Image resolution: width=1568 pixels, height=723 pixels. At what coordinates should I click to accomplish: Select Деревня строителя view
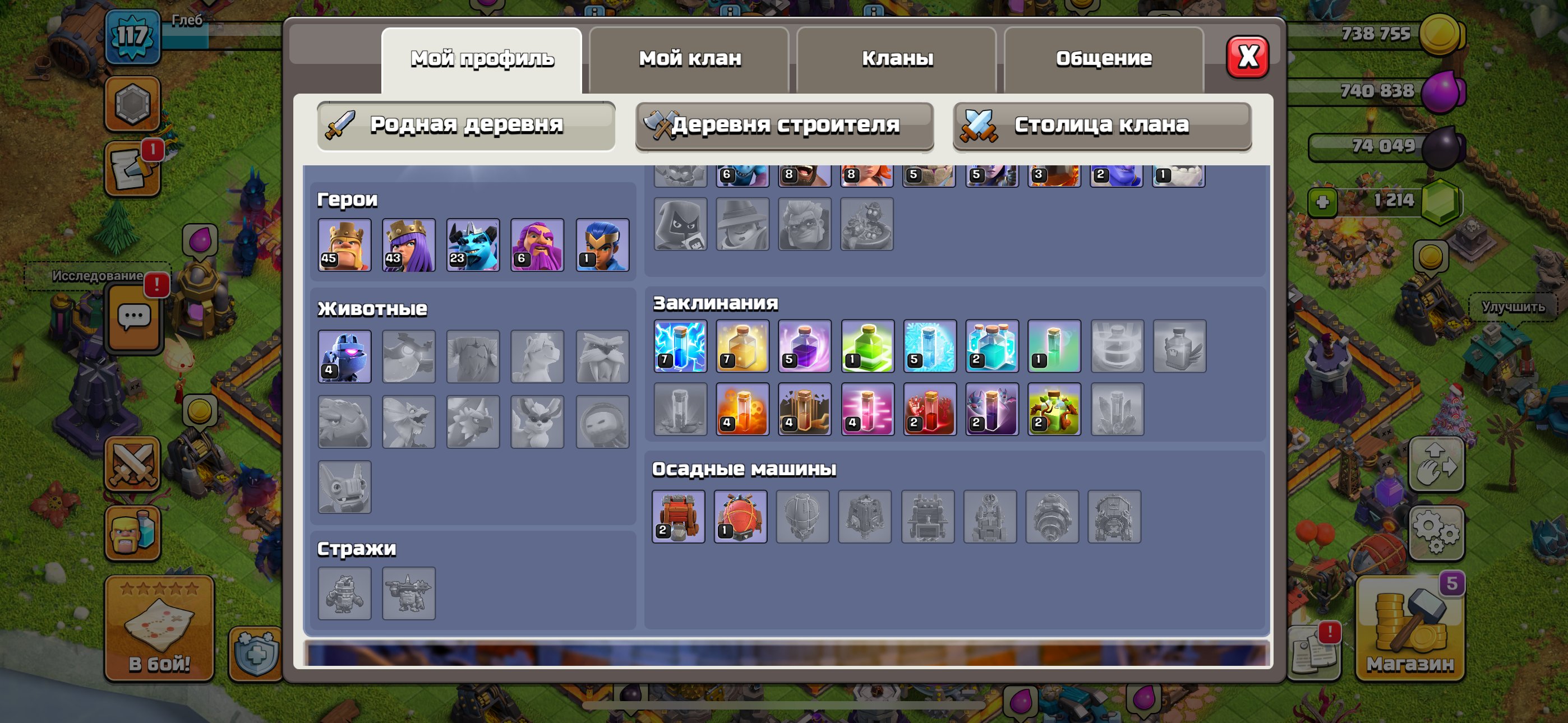(x=784, y=126)
